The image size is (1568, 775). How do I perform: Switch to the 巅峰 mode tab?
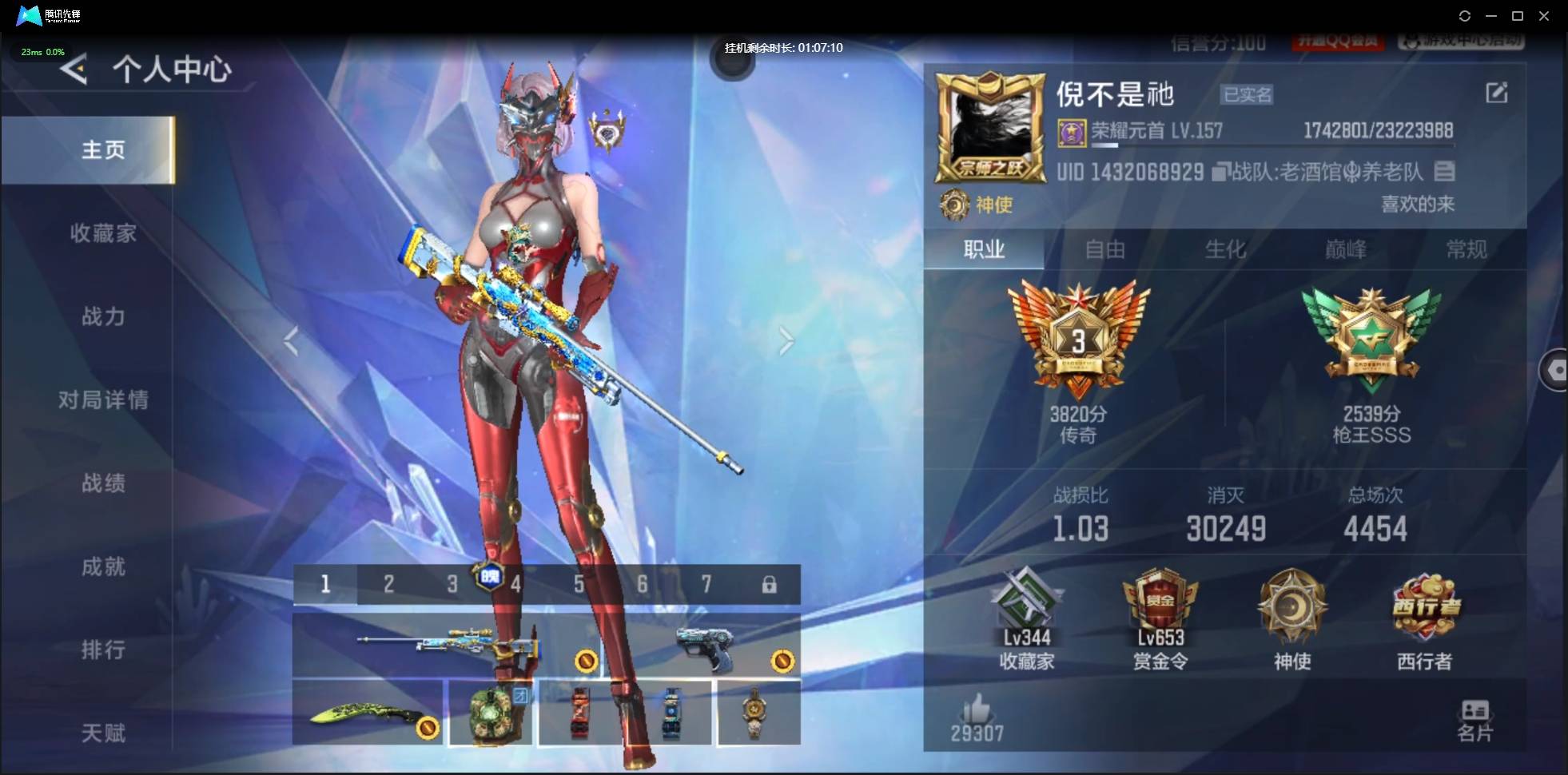(x=1348, y=249)
